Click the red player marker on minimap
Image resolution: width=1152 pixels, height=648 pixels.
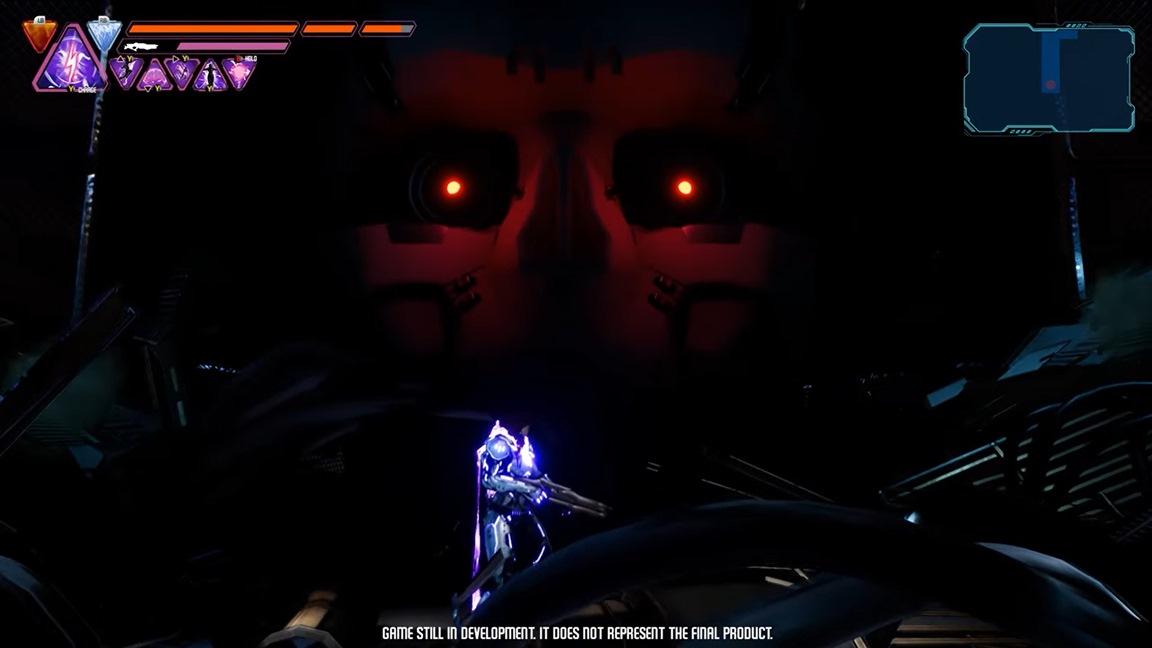point(1050,85)
